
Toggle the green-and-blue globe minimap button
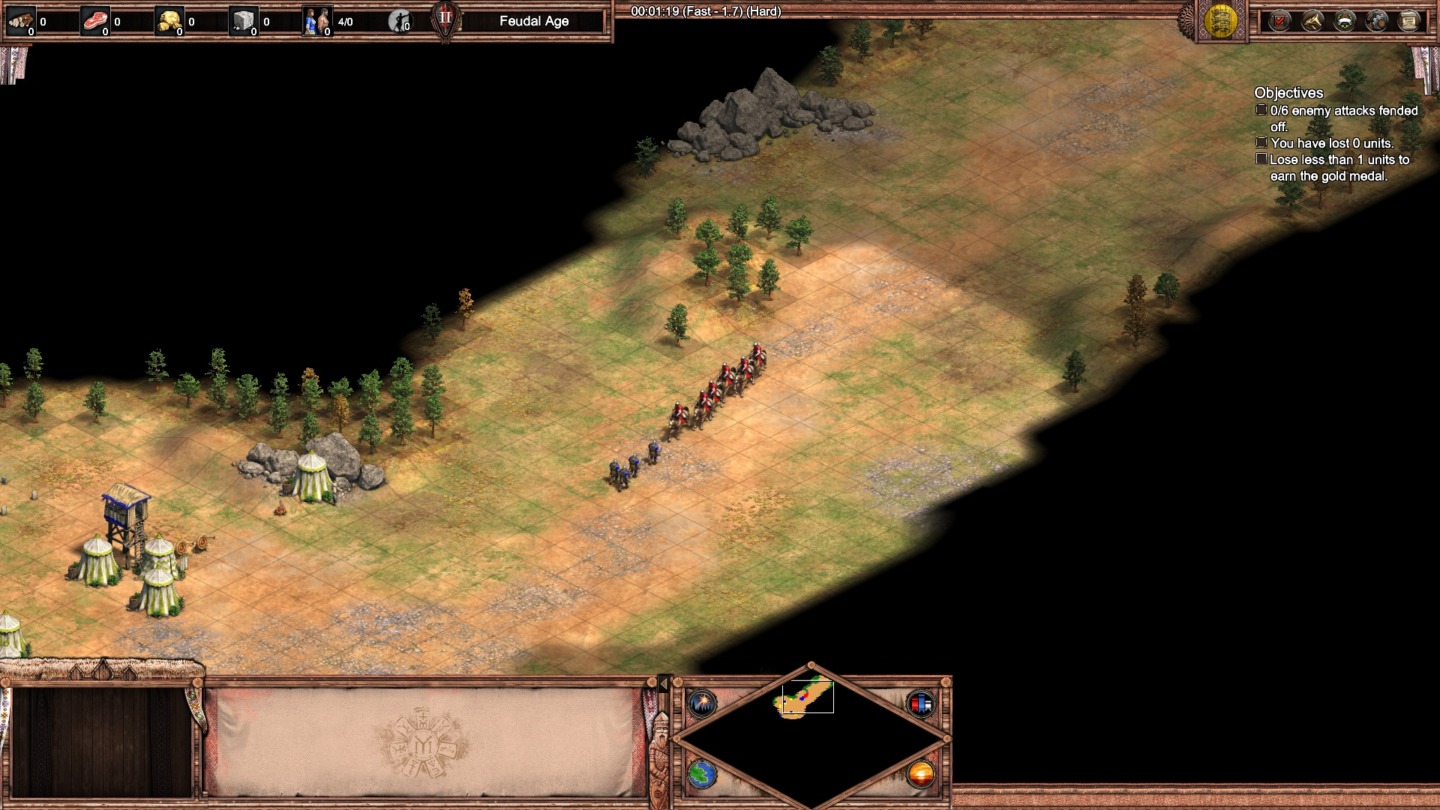point(701,773)
